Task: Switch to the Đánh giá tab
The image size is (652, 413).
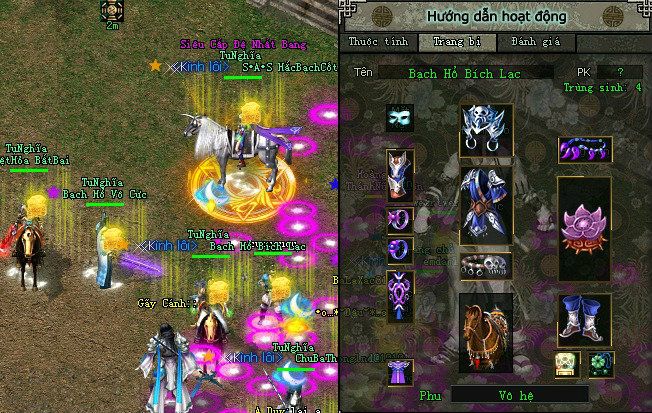Action: pyautogui.click(x=515, y=42)
